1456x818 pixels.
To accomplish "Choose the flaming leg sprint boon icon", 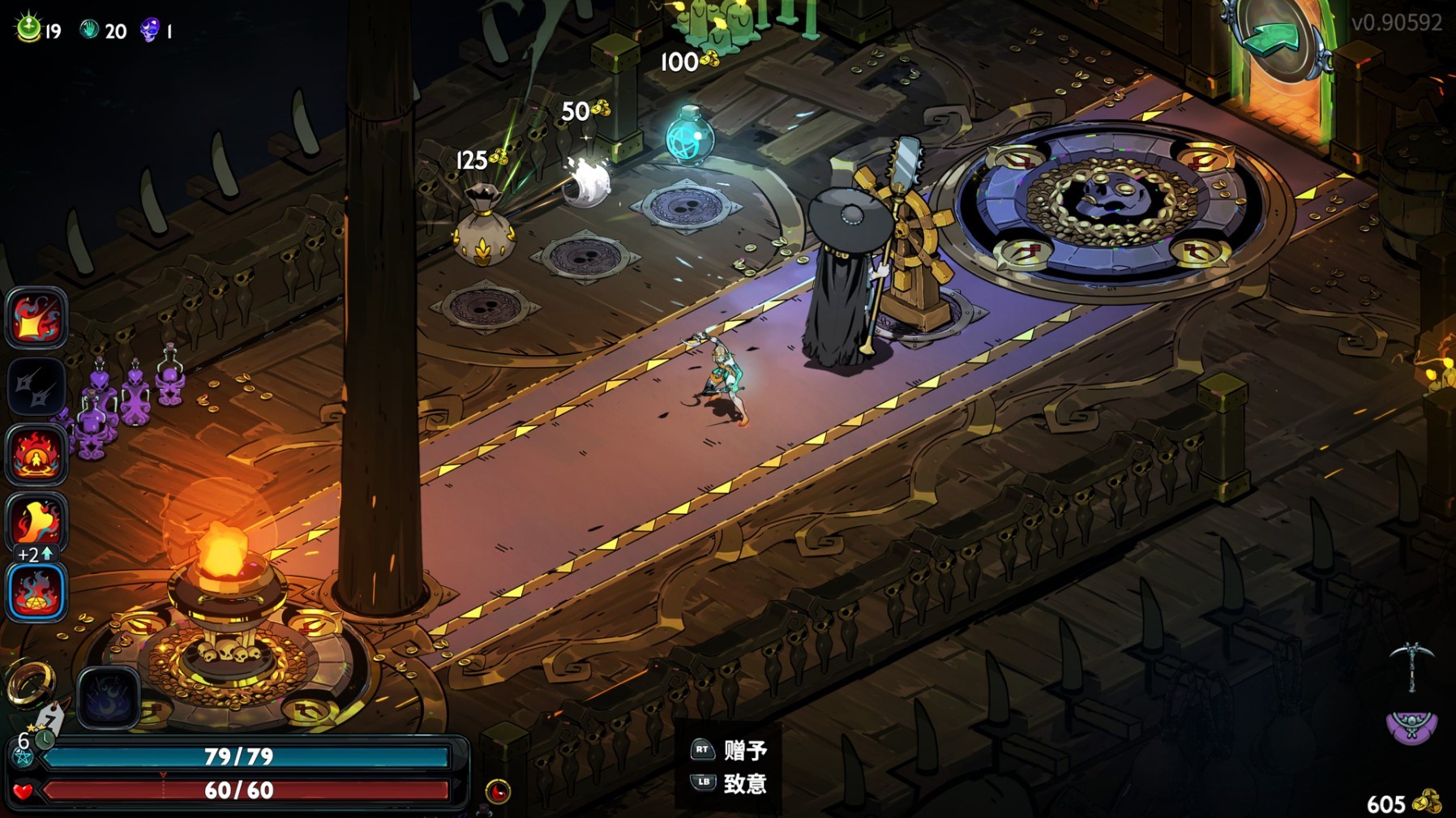I will pyautogui.click(x=36, y=521).
